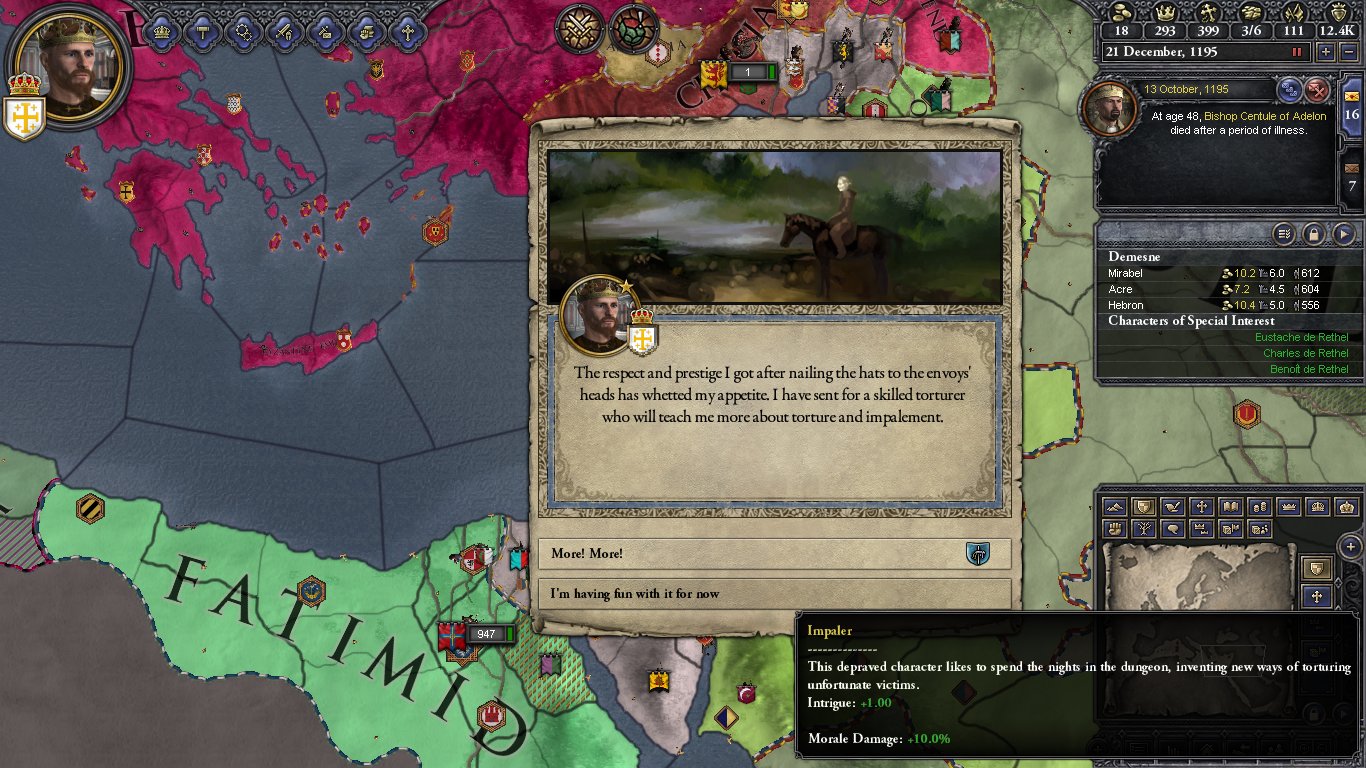1366x768 pixels.
Task: Increase game speed with plus button
Action: (1328, 52)
